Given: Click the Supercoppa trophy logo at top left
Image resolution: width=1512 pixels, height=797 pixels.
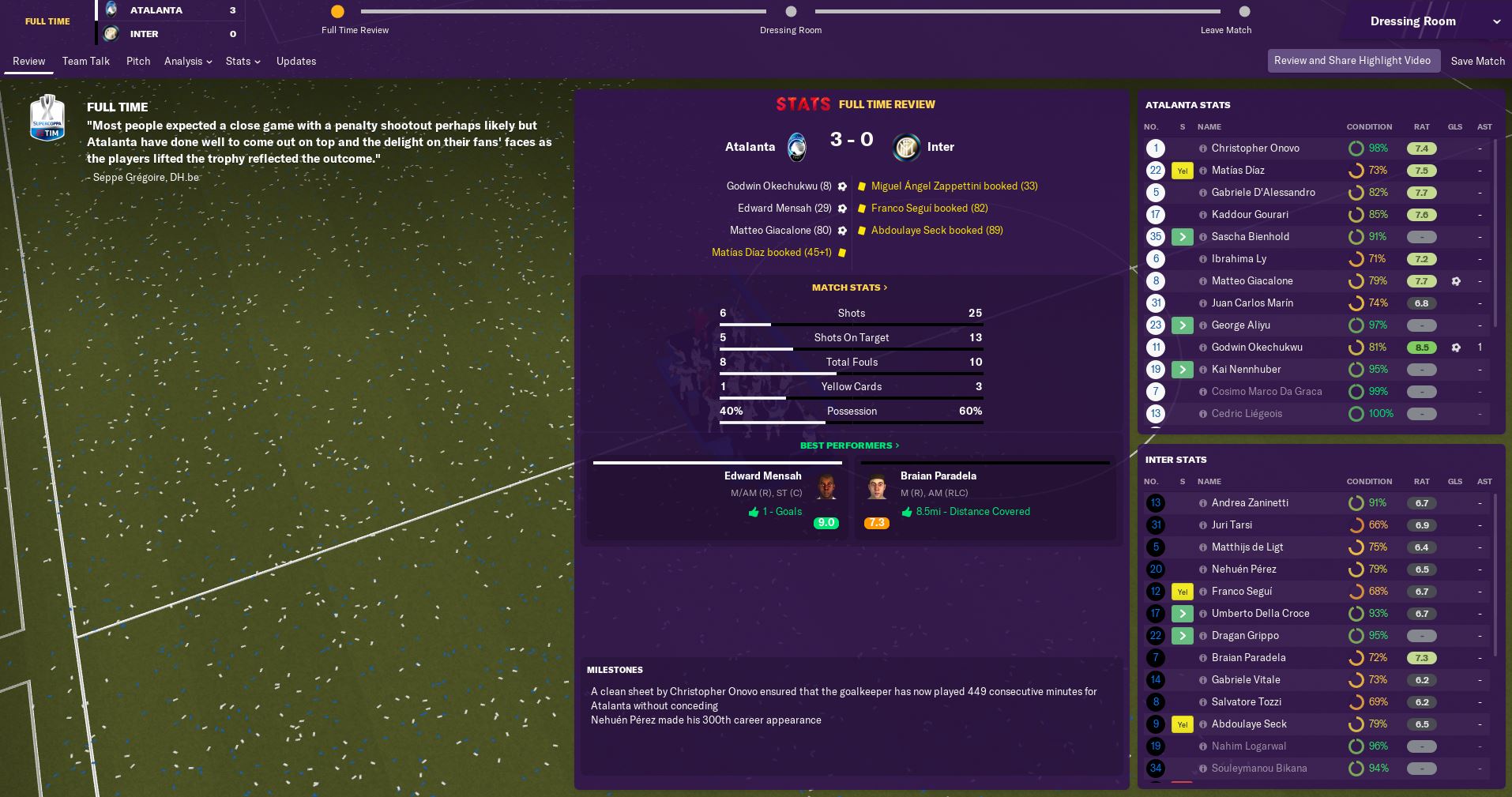Looking at the screenshot, I should (47, 118).
